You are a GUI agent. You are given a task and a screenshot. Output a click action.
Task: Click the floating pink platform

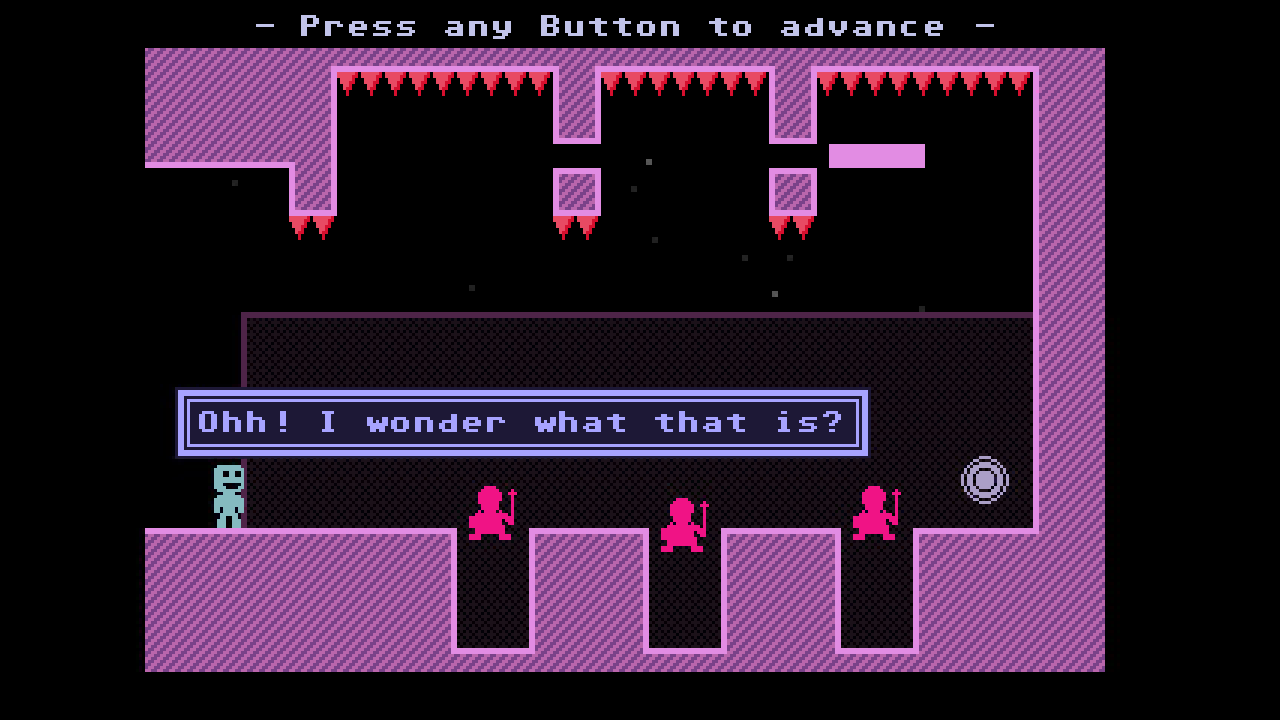coord(877,157)
